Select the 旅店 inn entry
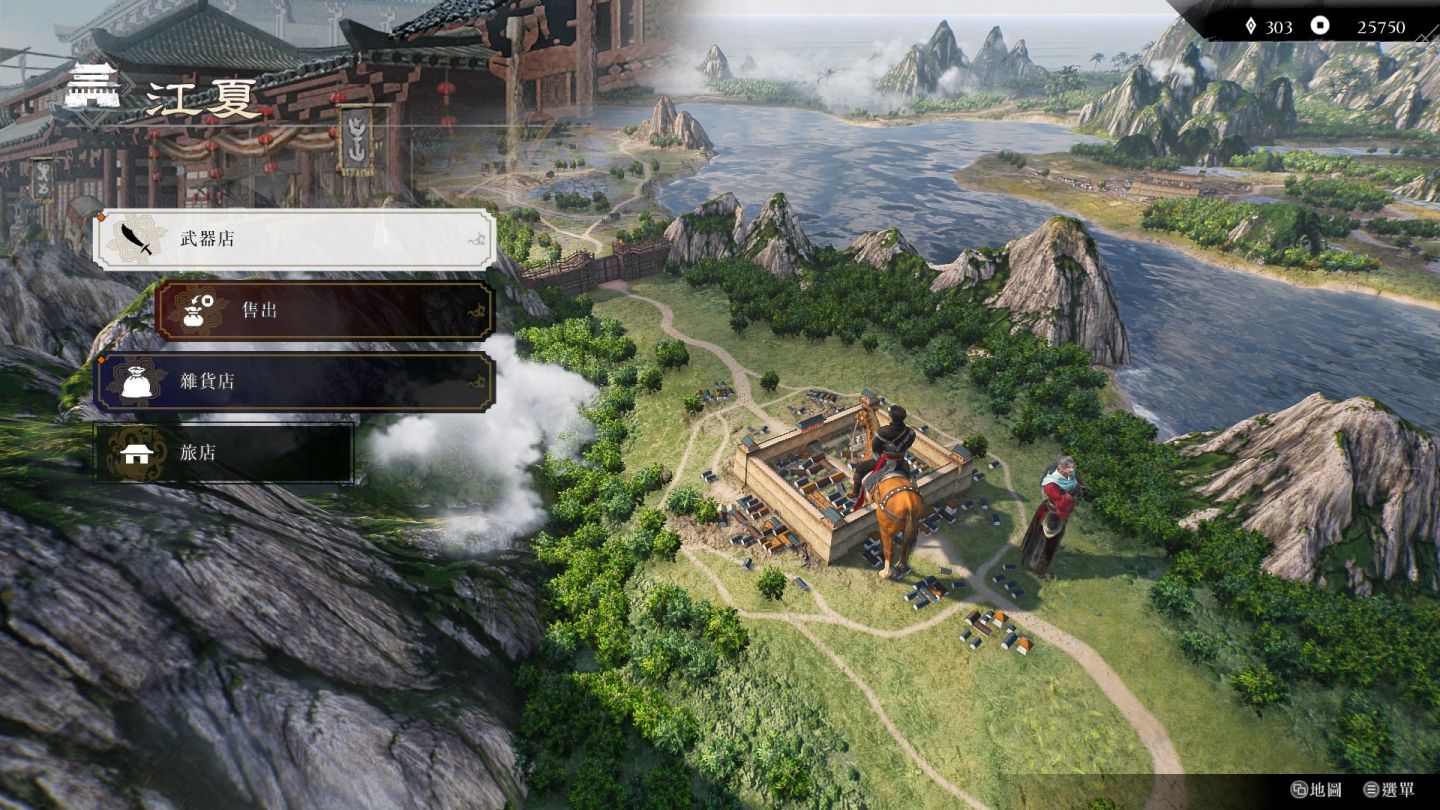 point(224,453)
